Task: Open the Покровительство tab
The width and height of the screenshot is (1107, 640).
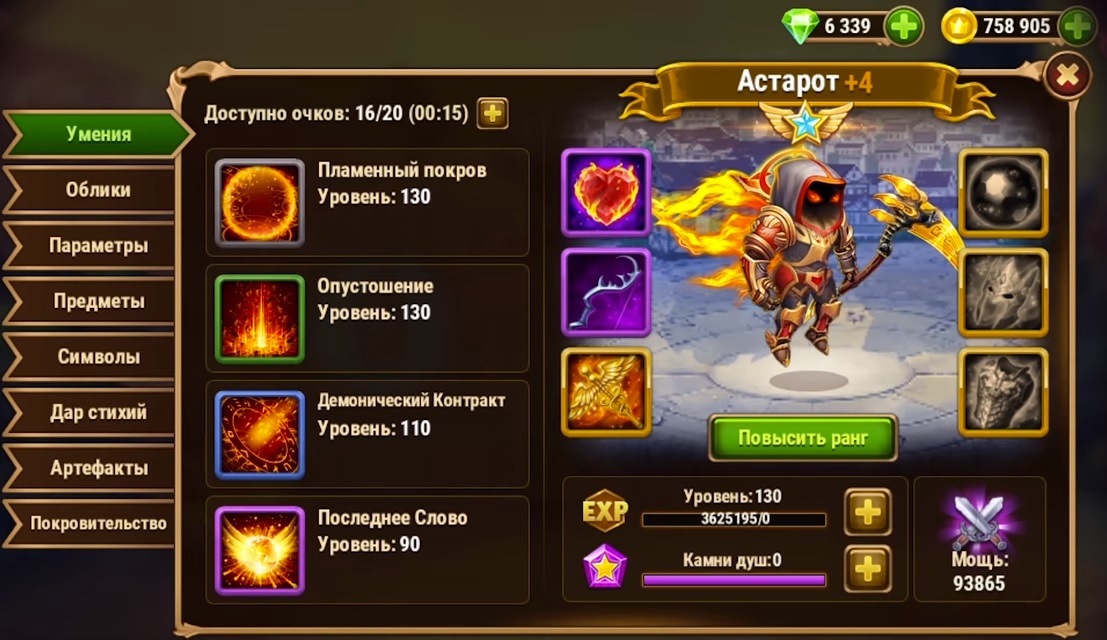Action: click(x=97, y=523)
